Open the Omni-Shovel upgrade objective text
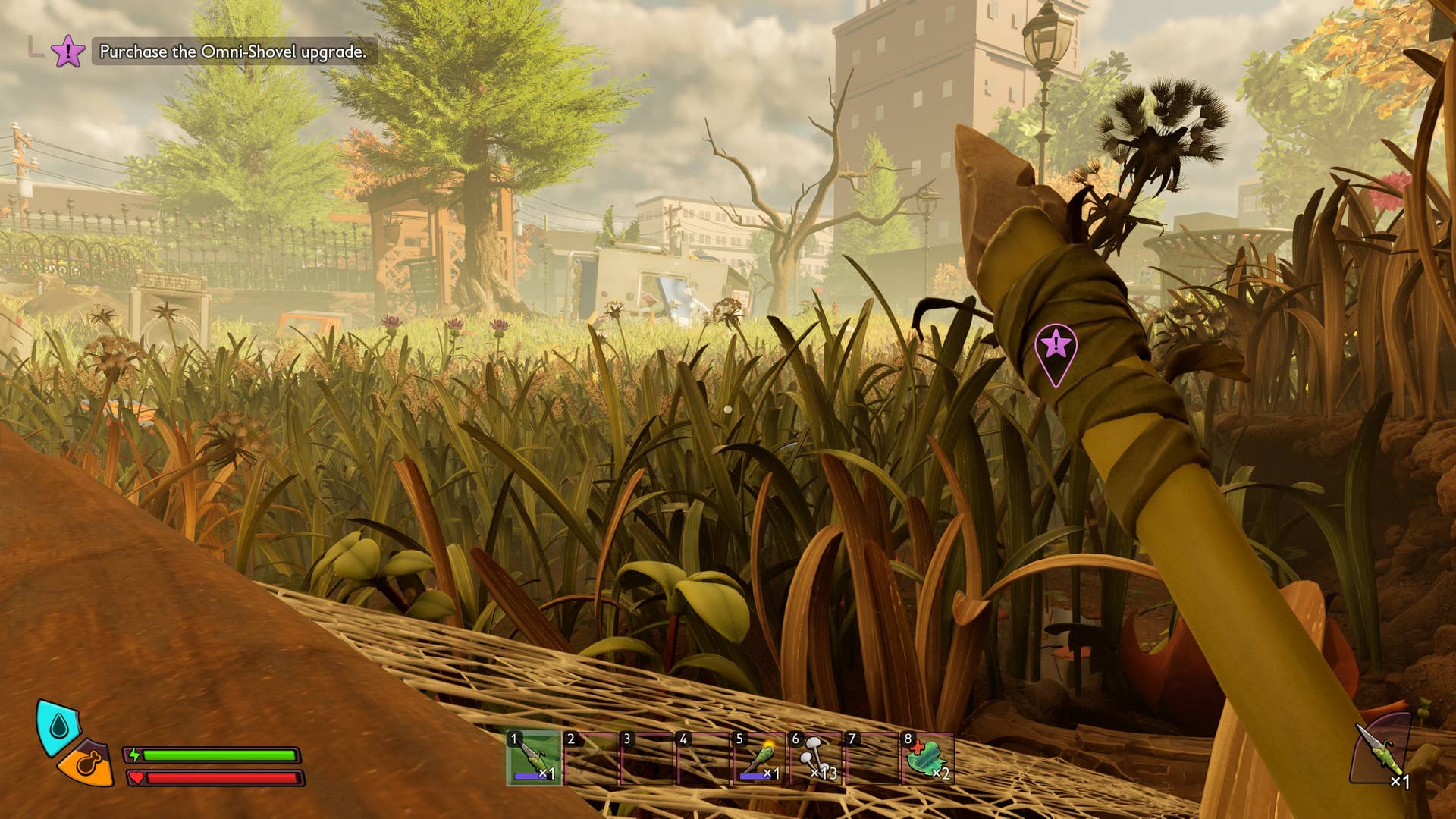This screenshot has height=819, width=1456. [233, 52]
